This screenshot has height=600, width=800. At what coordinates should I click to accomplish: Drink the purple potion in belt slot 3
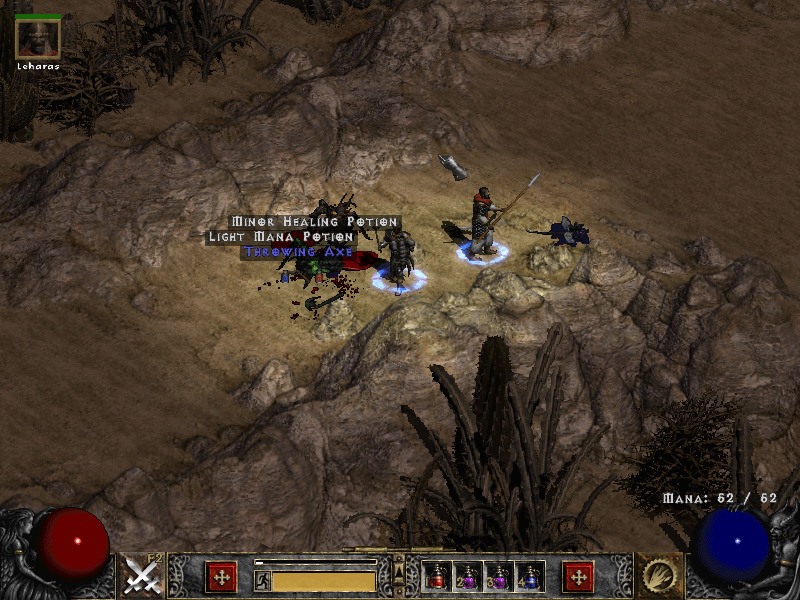[x=498, y=576]
